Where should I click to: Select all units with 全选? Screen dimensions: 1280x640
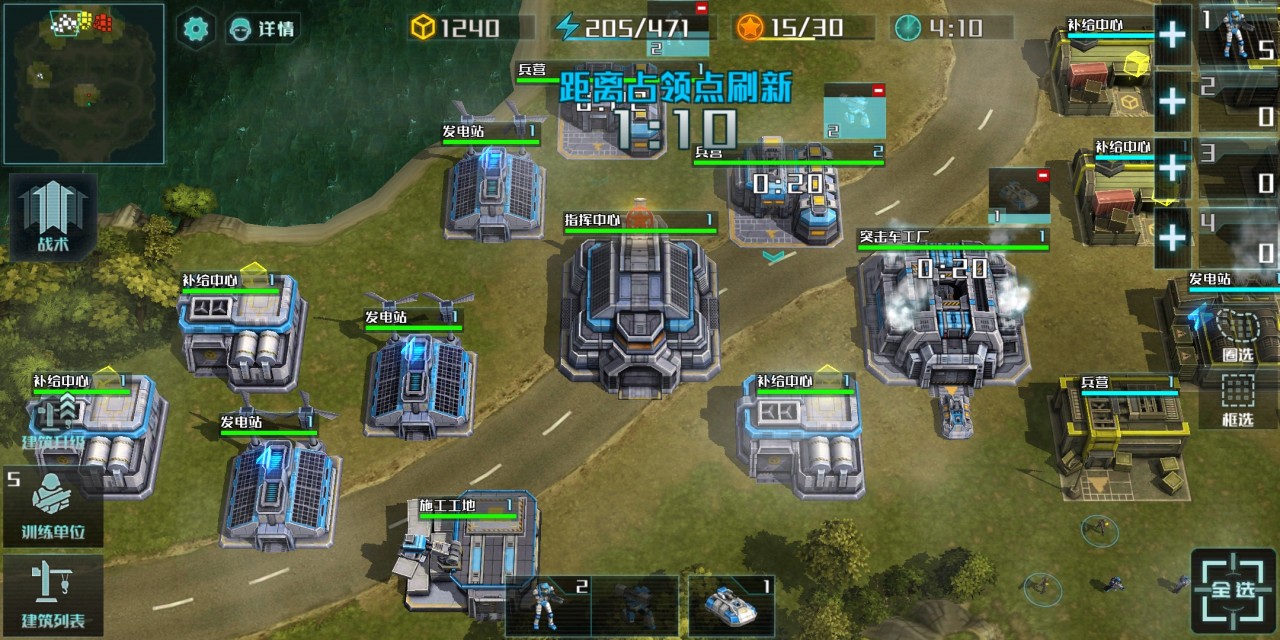(1233, 589)
